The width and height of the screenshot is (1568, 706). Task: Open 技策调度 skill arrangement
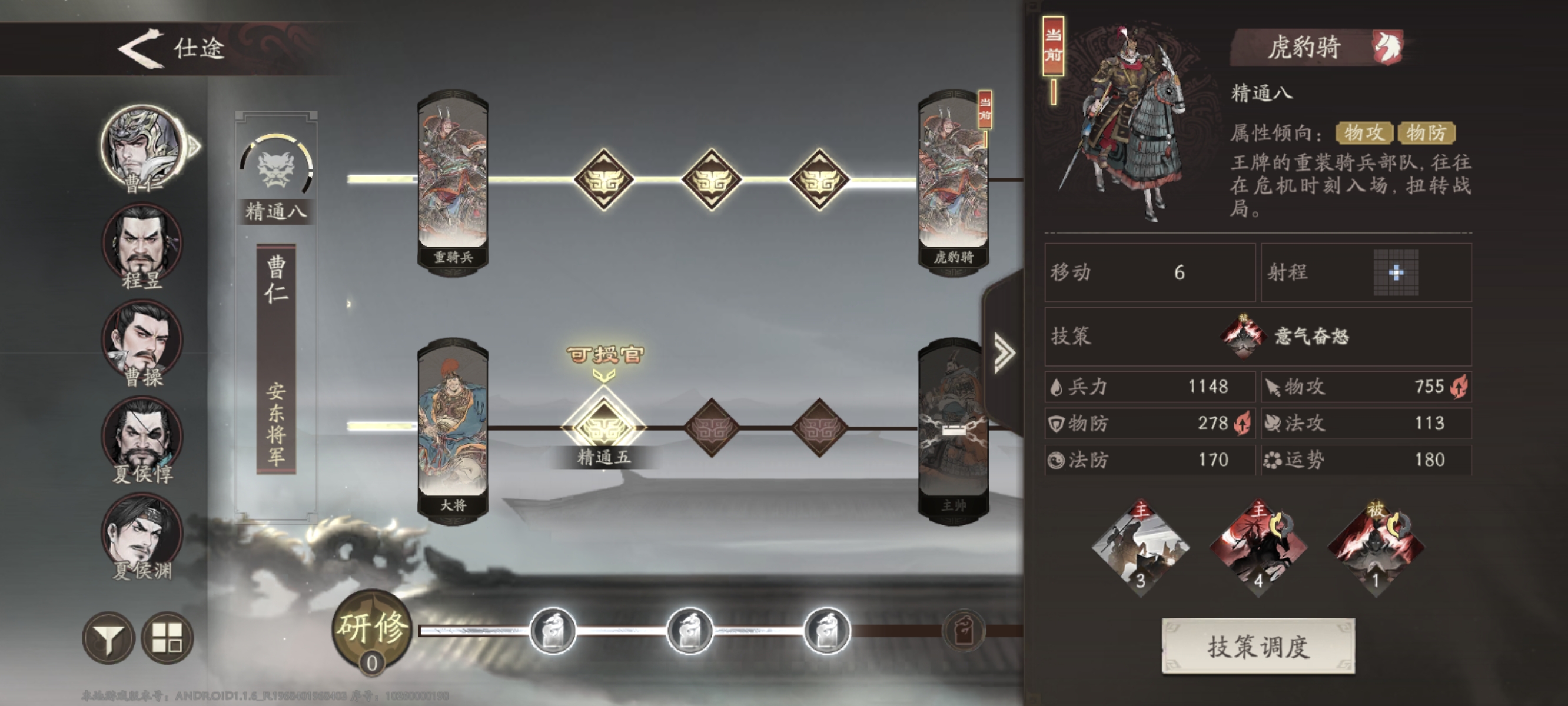pyautogui.click(x=1258, y=647)
